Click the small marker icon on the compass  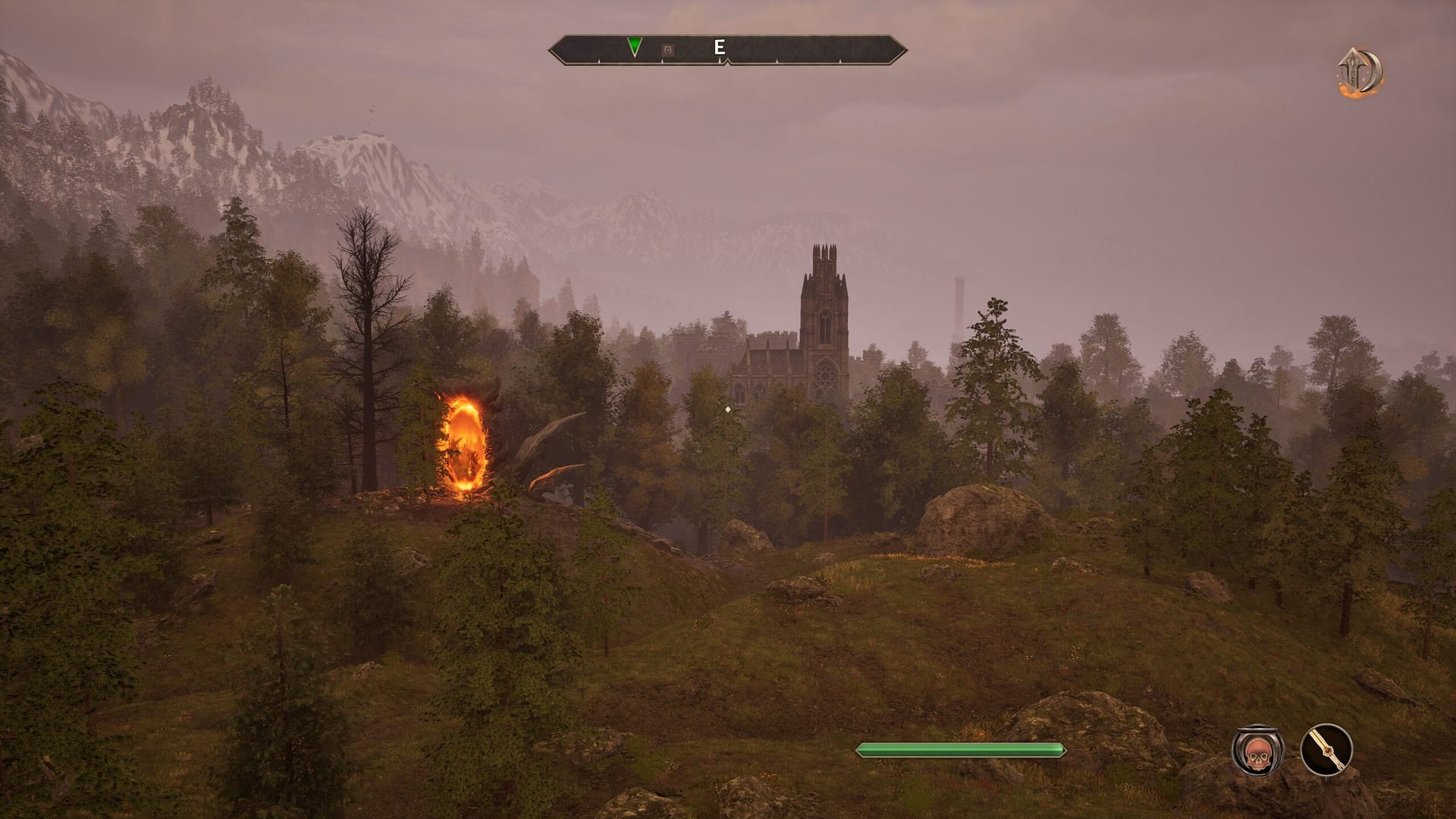(x=666, y=49)
